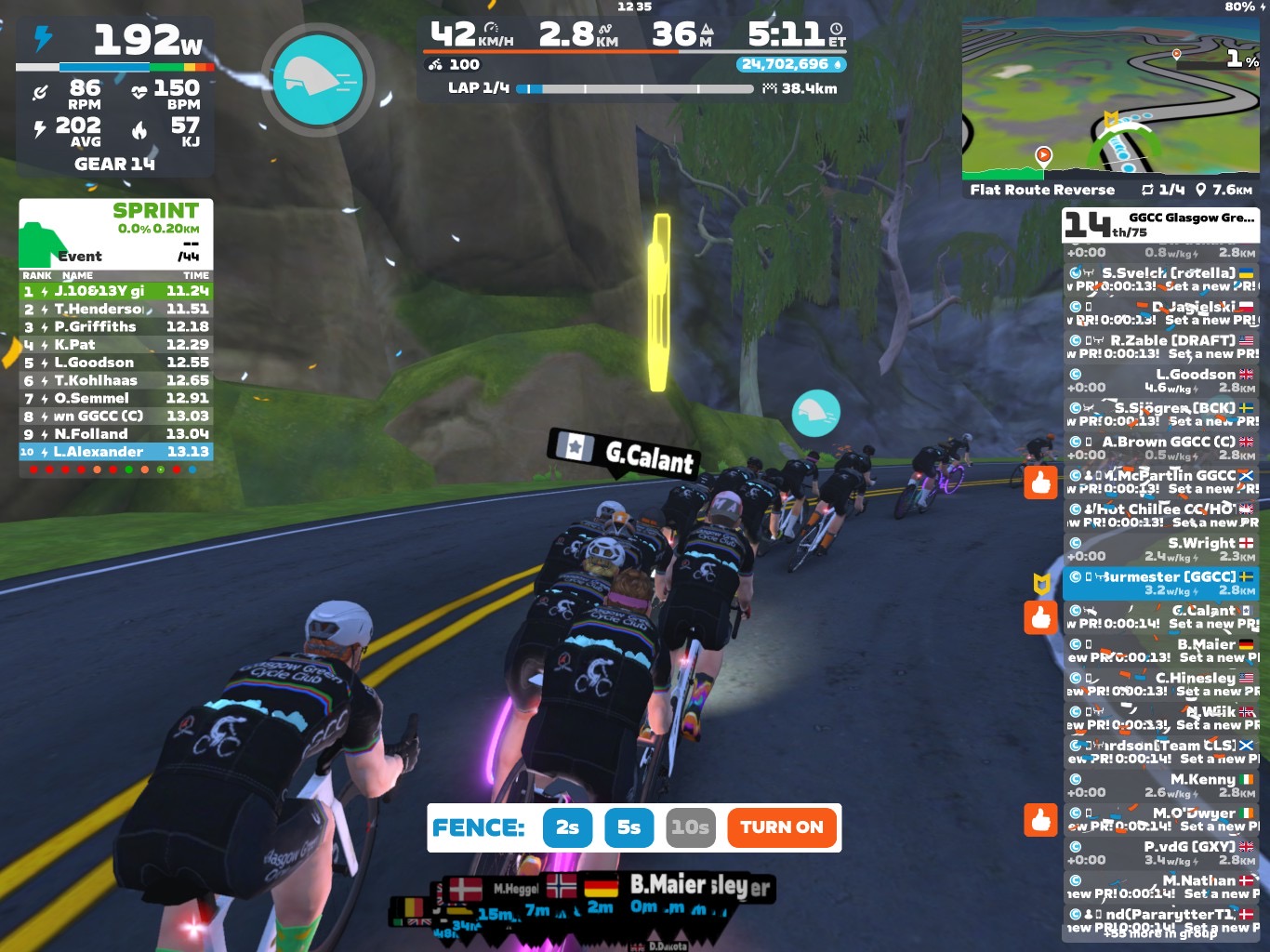Image resolution: width=1270 pixels, height=952 pixels.
Task: Set fence to 2s
Action: coord(567,827)
